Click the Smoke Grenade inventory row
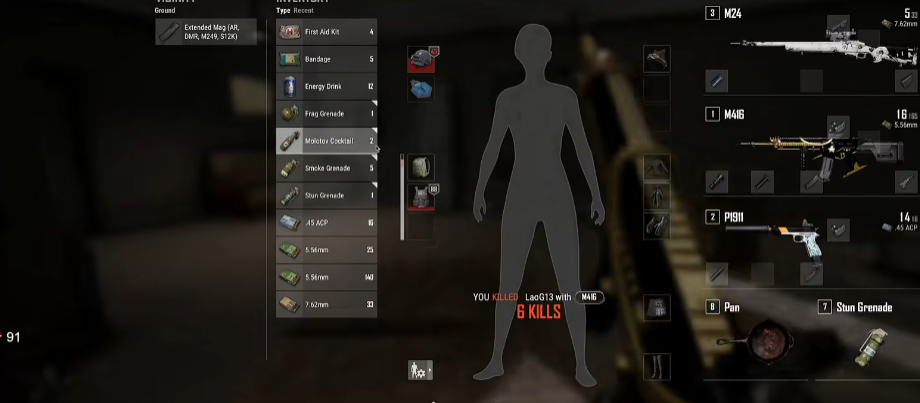The height and width of the screenshot is (403, 920). tap(326, 168)
